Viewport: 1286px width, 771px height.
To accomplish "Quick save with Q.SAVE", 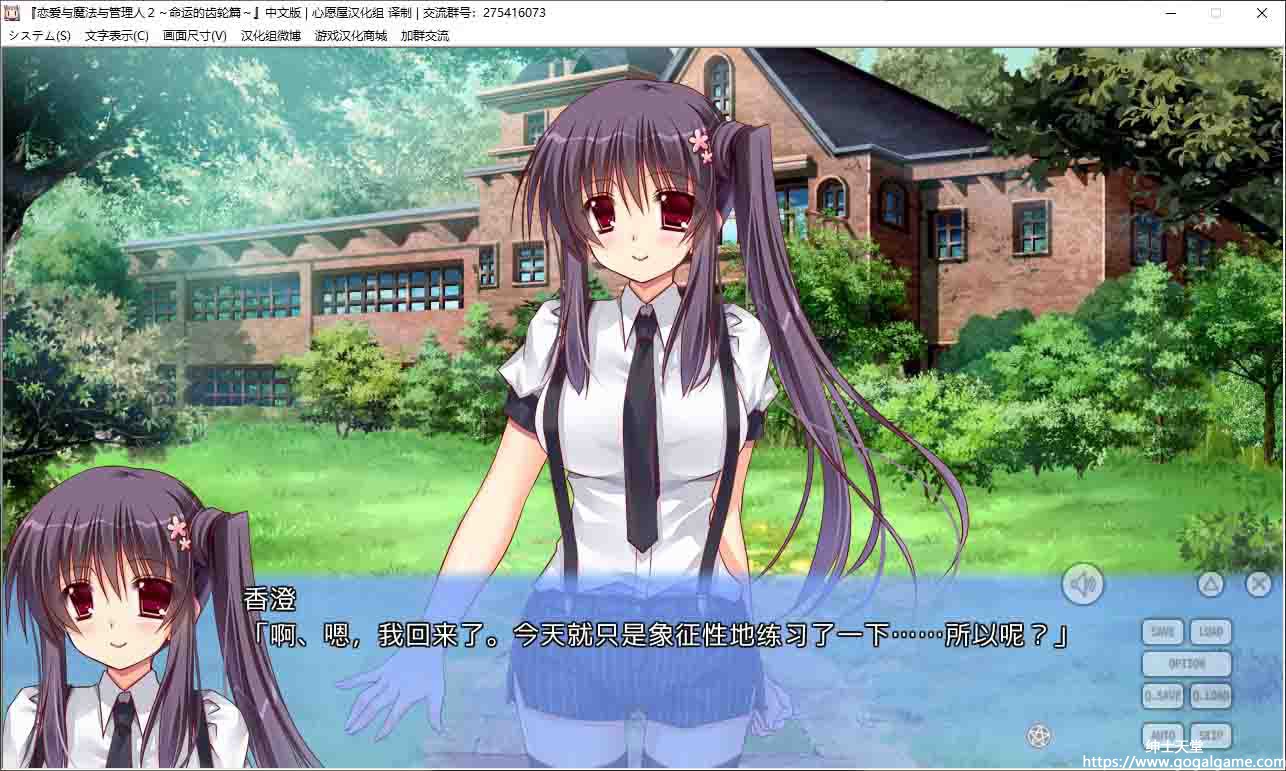I will [1163, 696].
